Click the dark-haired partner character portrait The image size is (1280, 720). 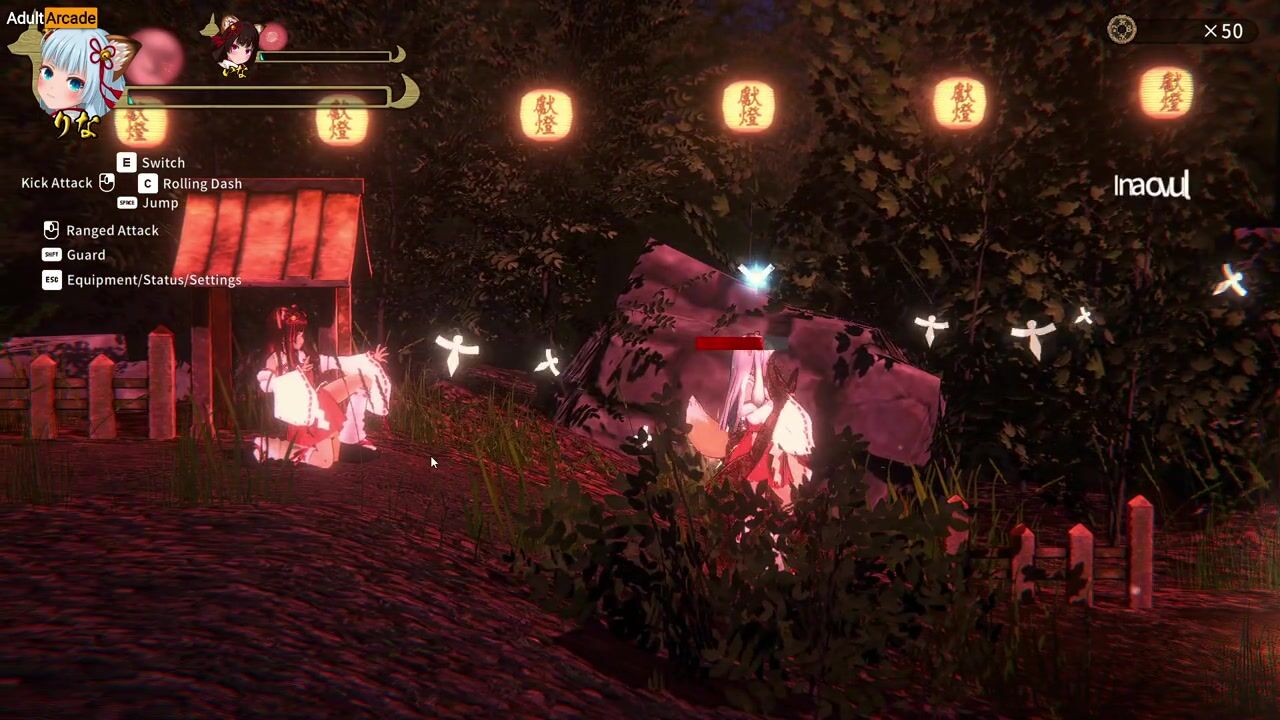(237, 45)
